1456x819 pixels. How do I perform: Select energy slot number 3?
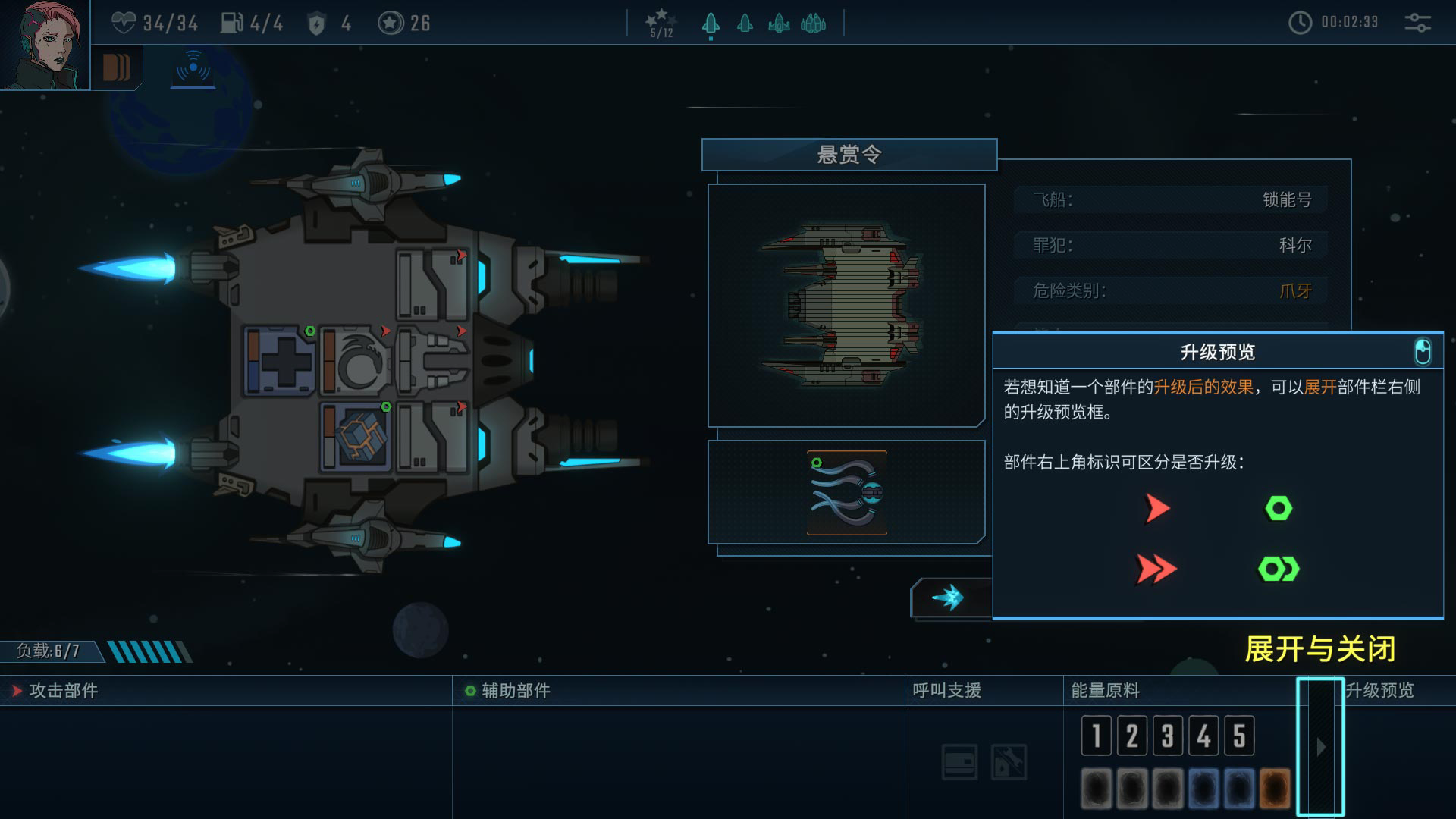click(1167, 736)
